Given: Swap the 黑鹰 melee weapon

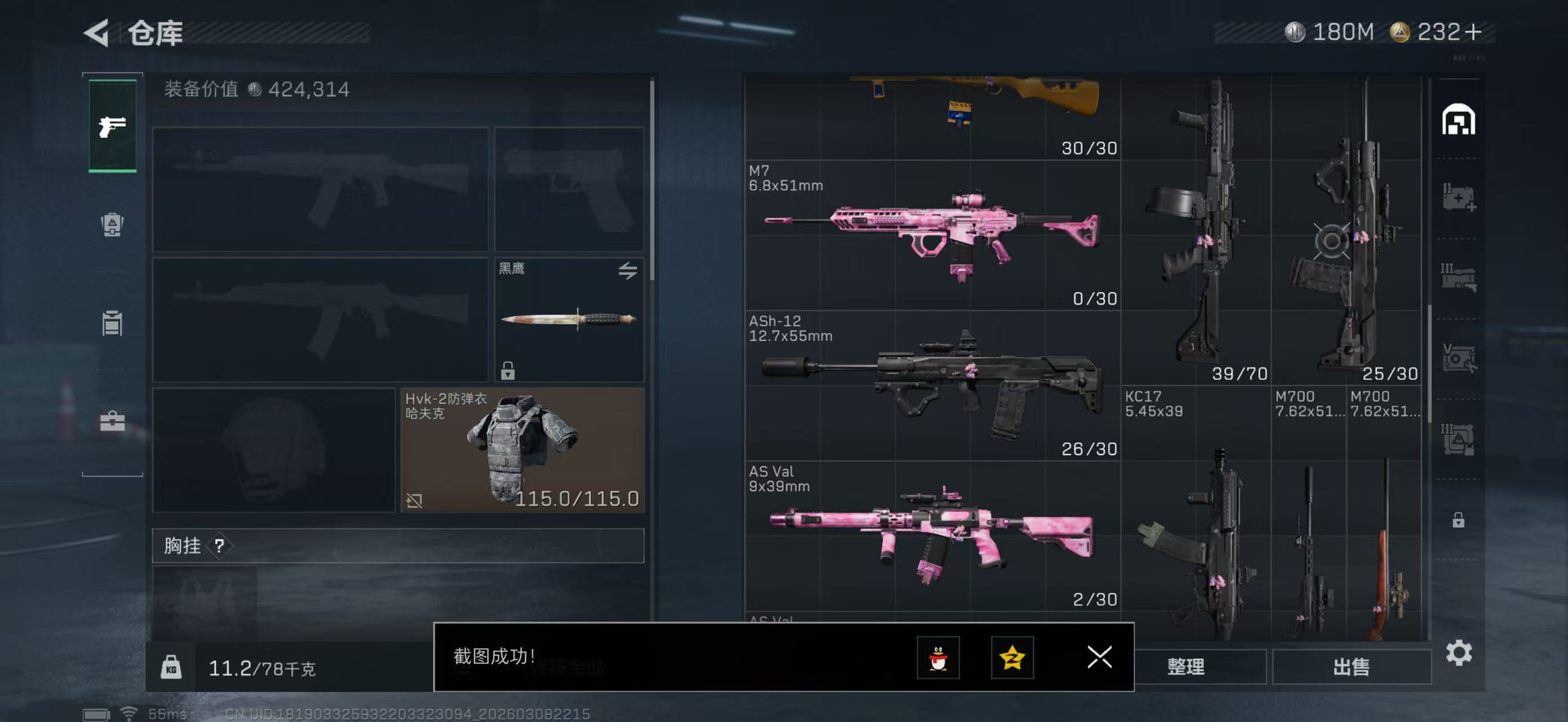Looking at the screenshot, I should (x=628, y=270).
